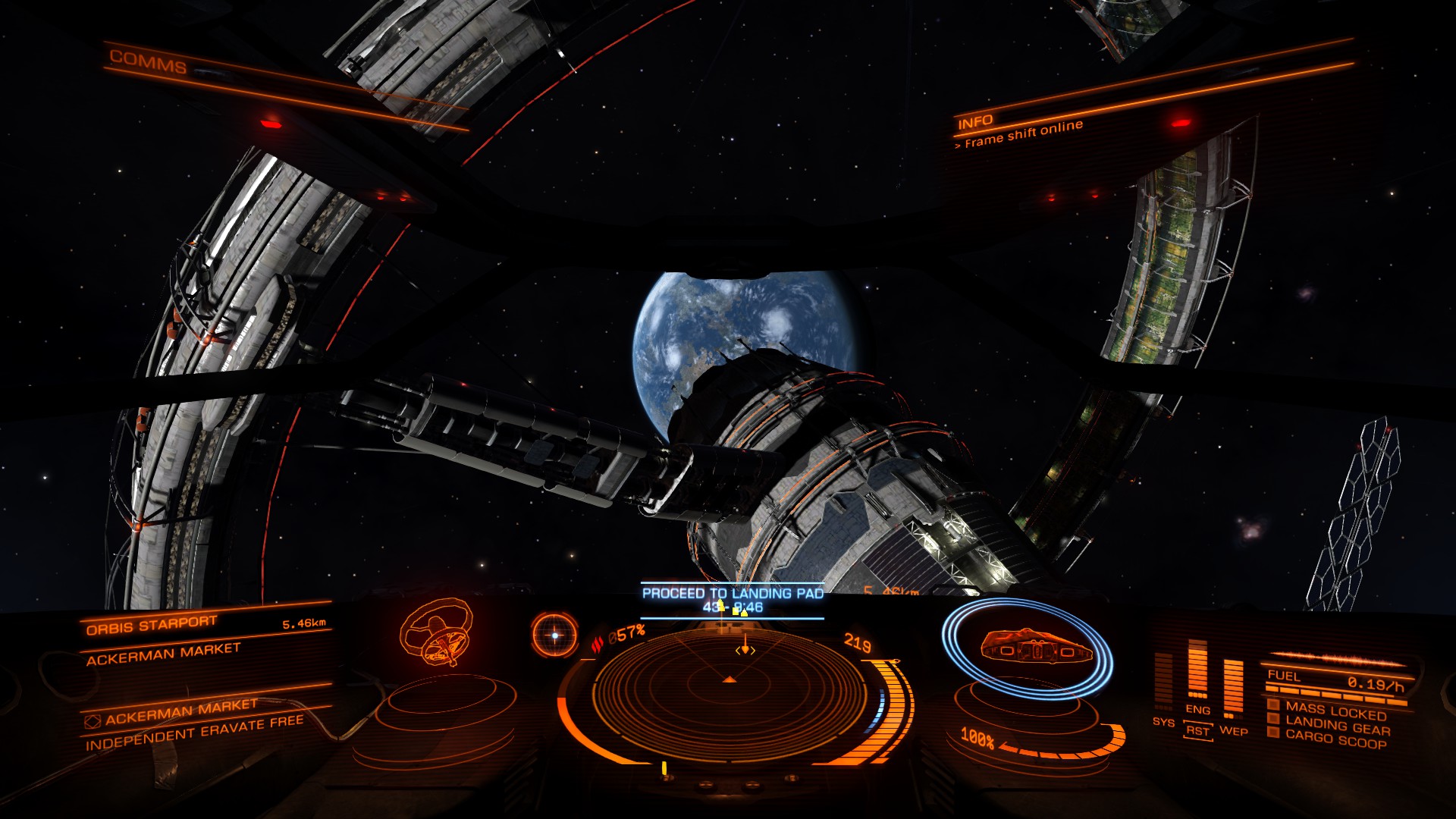Select the SYS power distributor label
Viewport: 1456px width, 819px height.
[1163, 722]
